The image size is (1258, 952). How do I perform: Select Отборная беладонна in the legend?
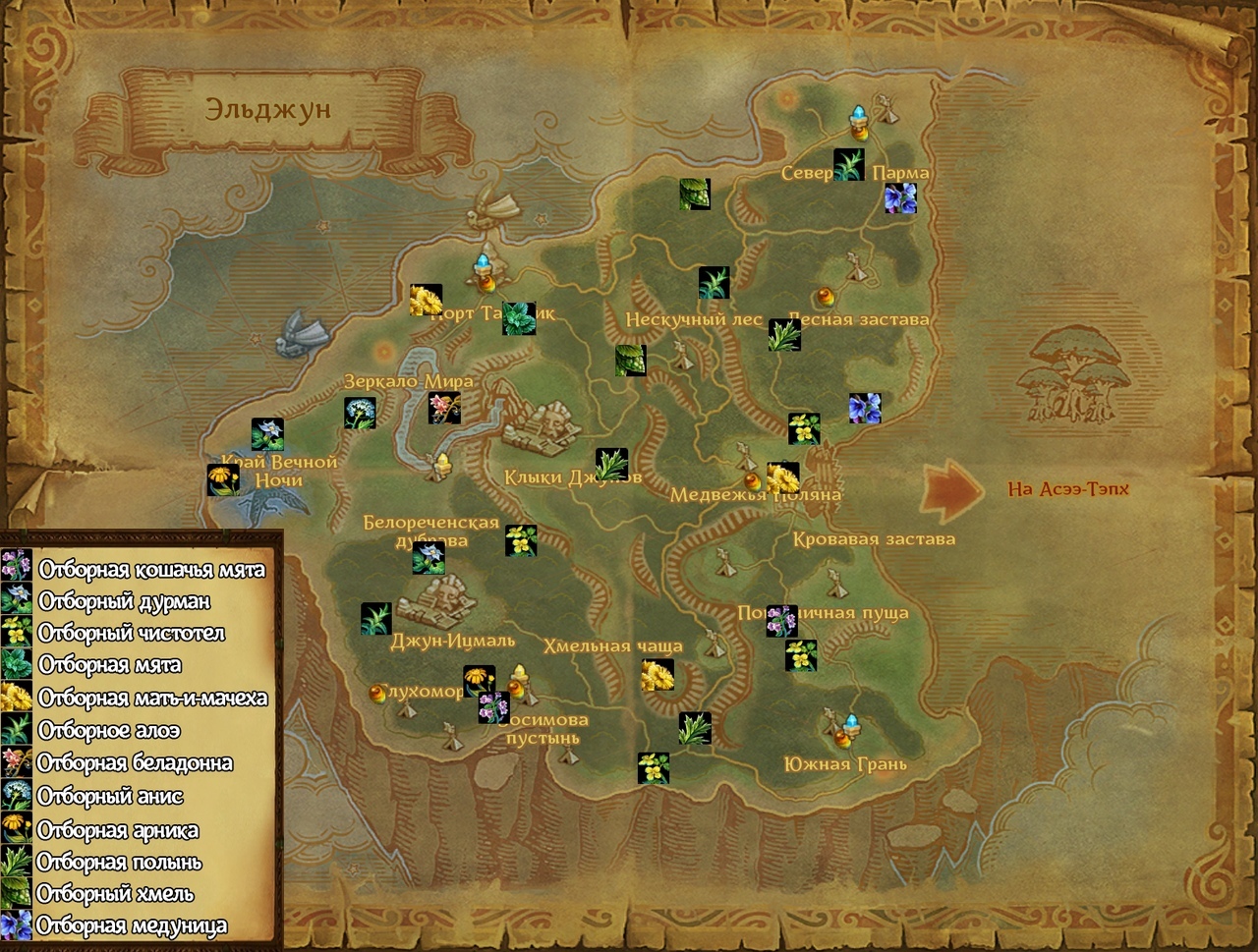click(135, 763)
